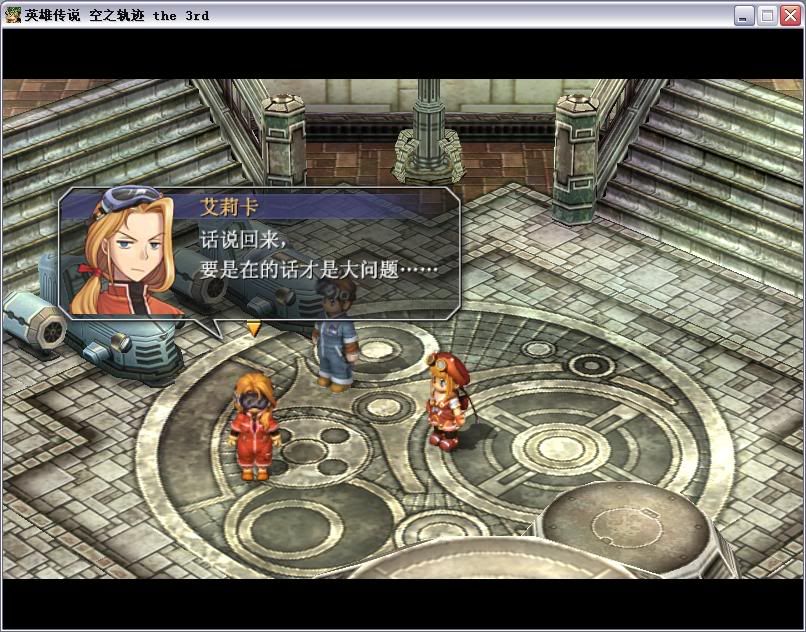
Task: Click the orange dialogue continue arrow
Action: 254,328
